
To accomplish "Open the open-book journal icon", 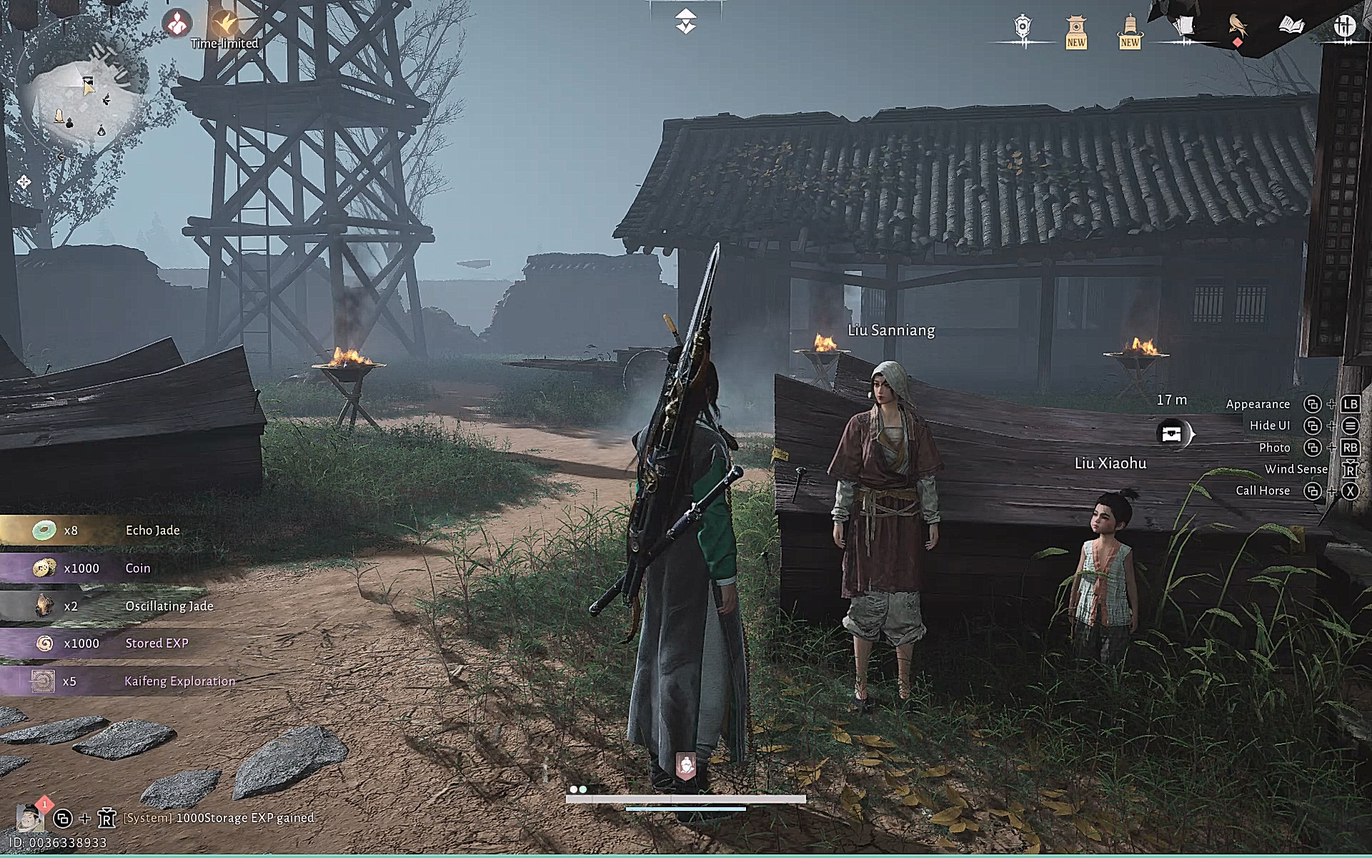I will (x=1291, y=25).
